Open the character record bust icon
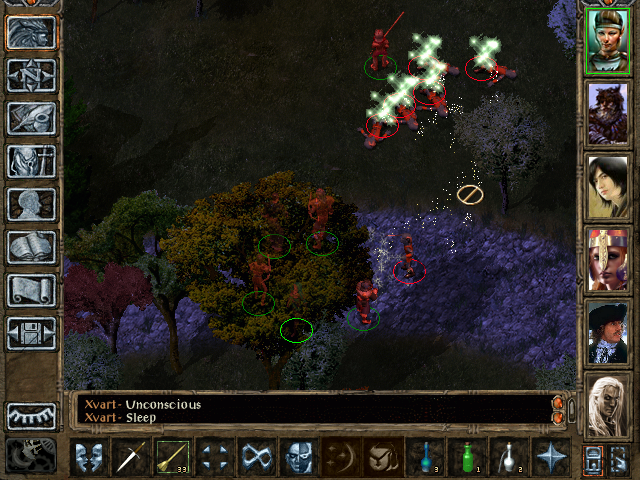 point(31,204)
